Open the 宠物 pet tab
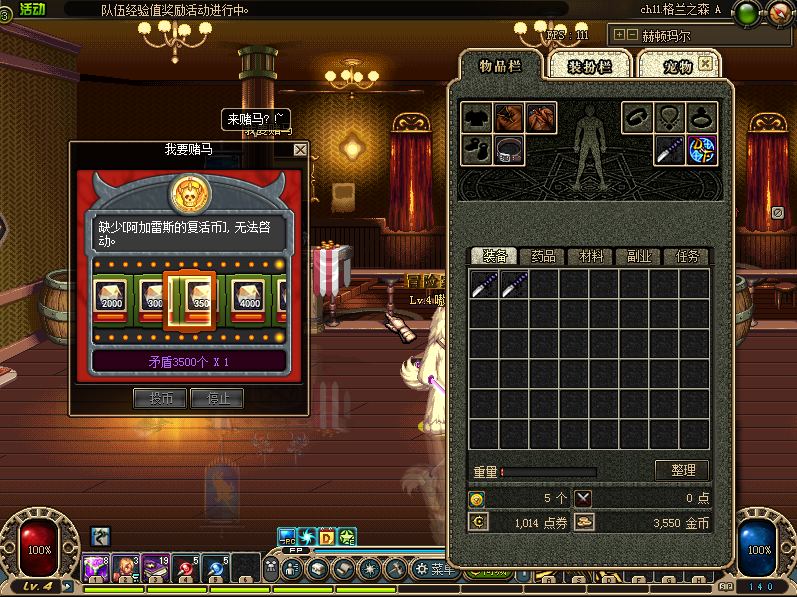This screenshot has height=597, width=797. [x=679, y=66]
